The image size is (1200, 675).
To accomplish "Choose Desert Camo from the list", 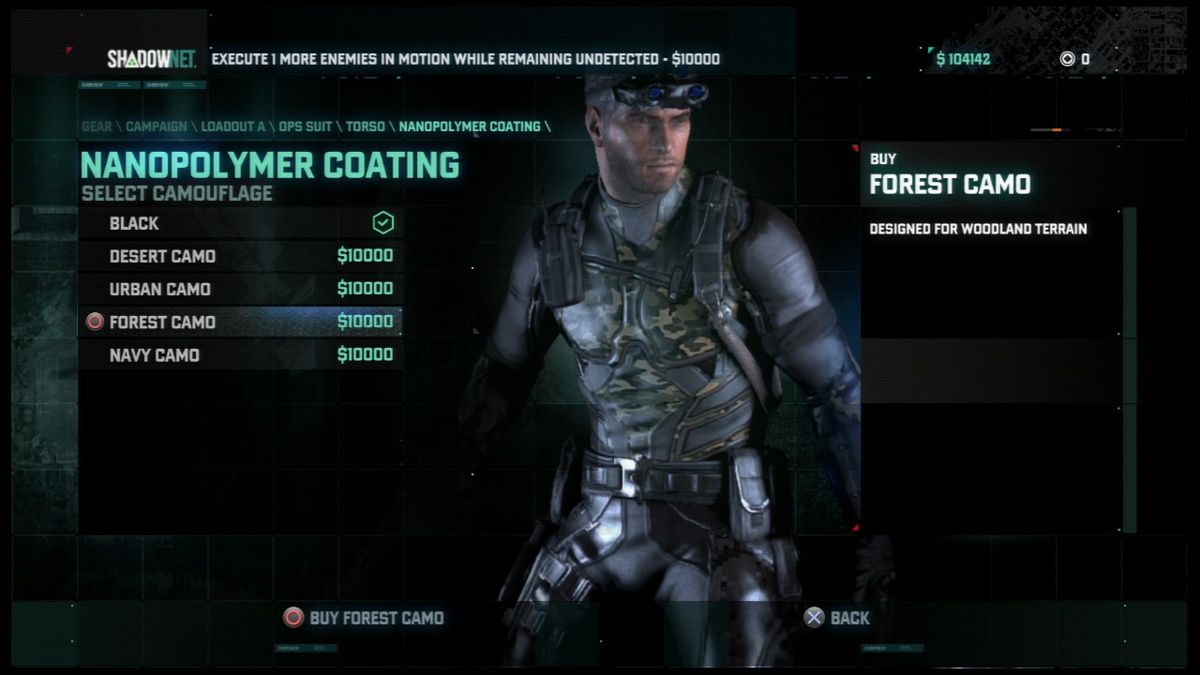I will tap(240, 256).
